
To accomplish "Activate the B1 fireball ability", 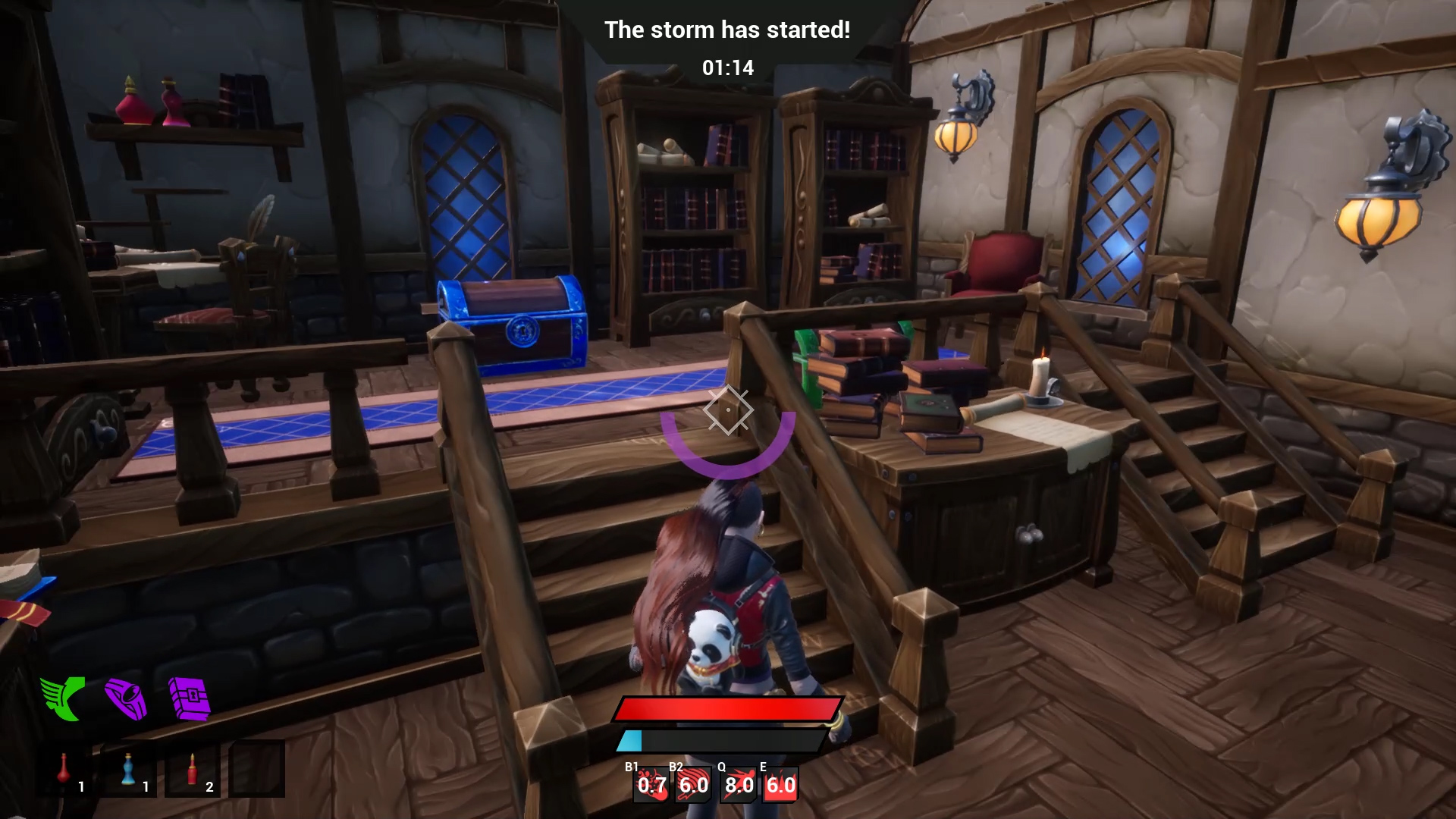I will point(651,785).
